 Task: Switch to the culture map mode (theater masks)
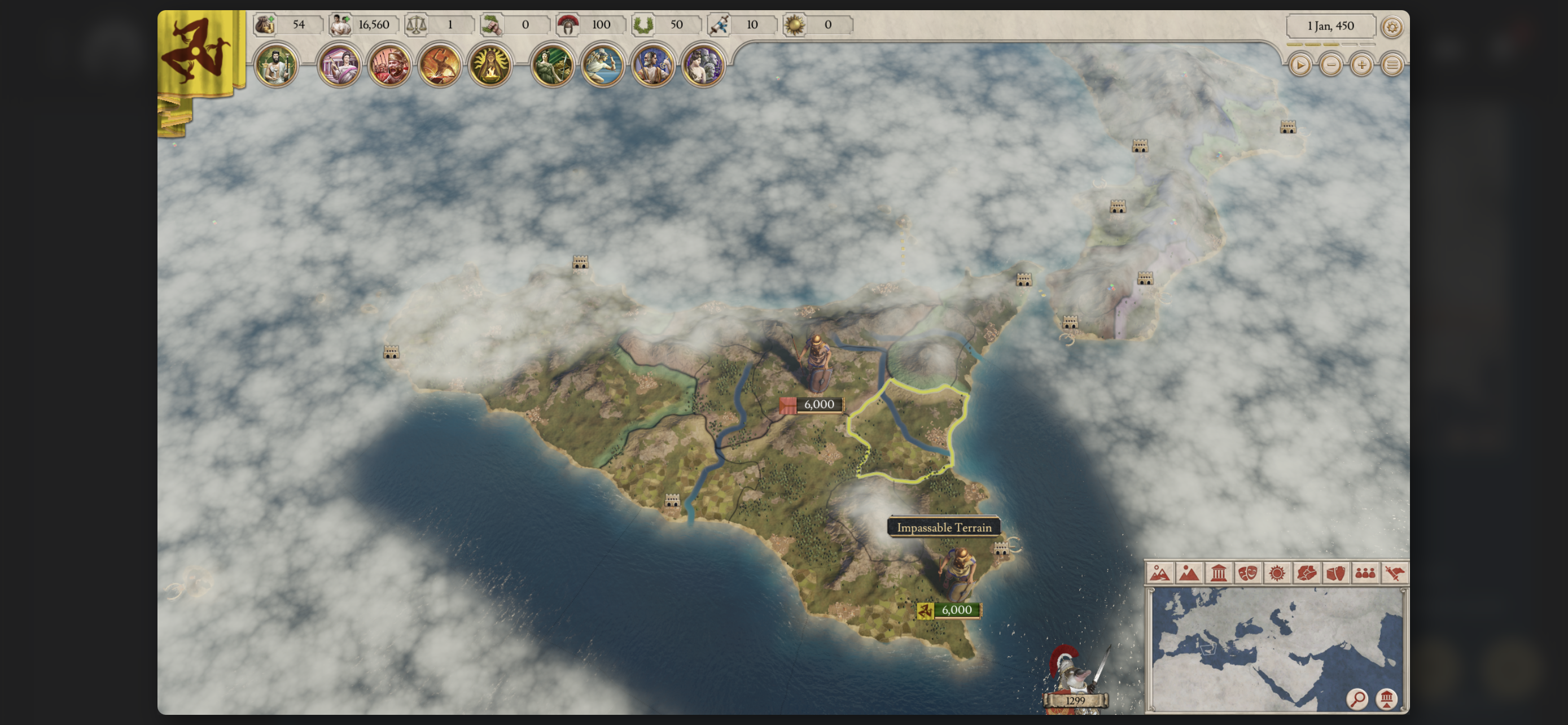coord(1247,573)
